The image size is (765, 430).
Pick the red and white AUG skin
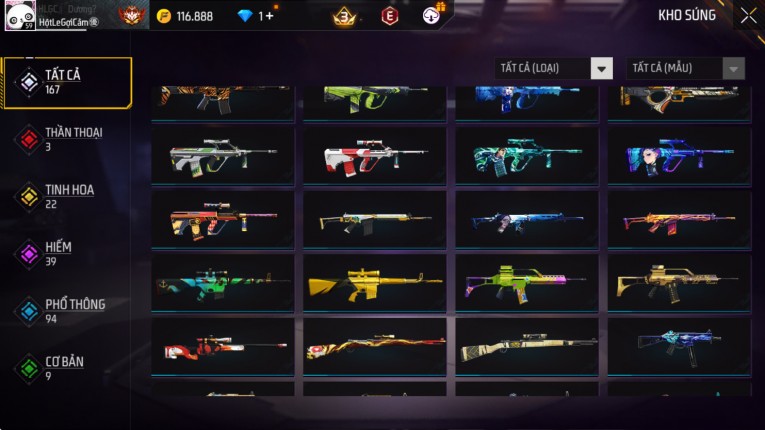(375, 155)
